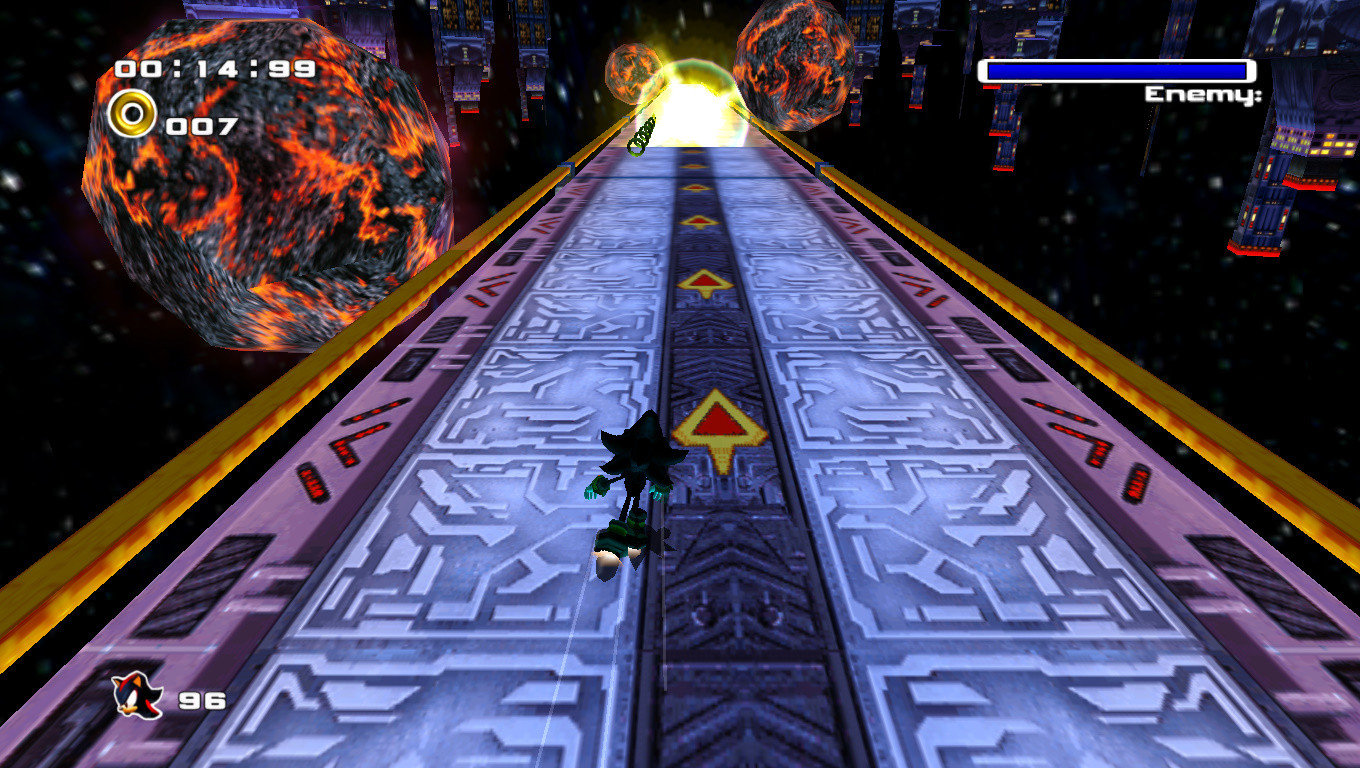
Task: Click the blue Enemy health bar
Action: [x=1117, y=69]
